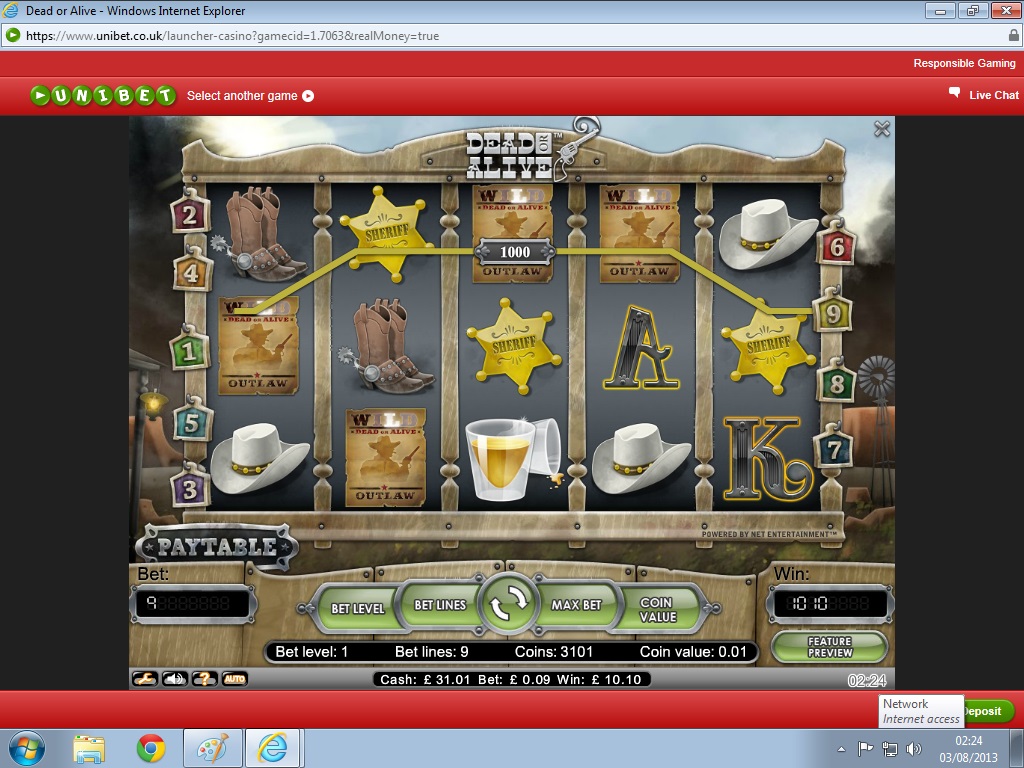
Task: Open Live Chat
Action: click(984, 95)
